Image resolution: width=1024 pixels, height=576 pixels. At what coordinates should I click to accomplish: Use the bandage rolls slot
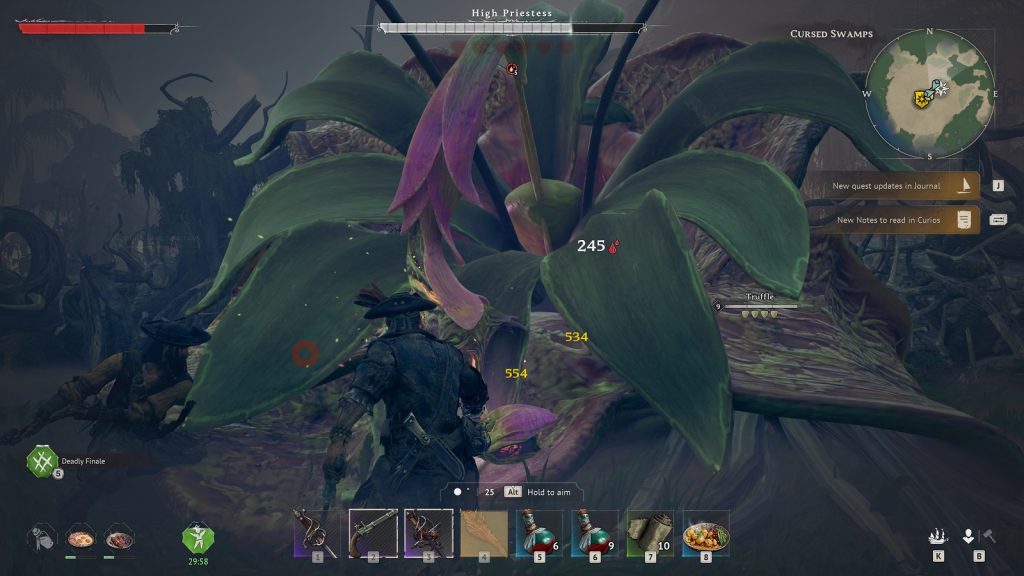pyautogui.click(x=651, y=532)
